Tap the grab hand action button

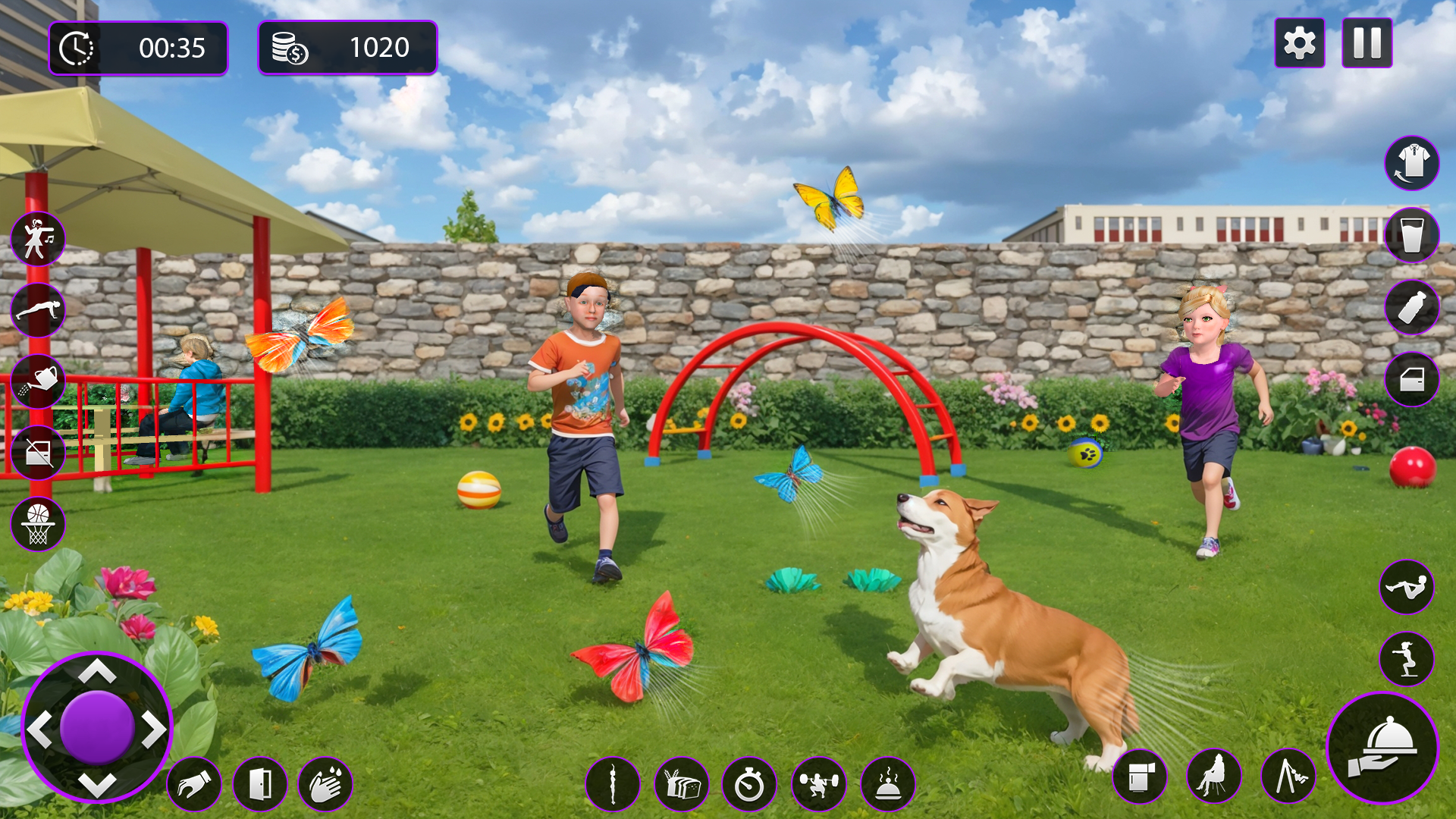(194, 784)
